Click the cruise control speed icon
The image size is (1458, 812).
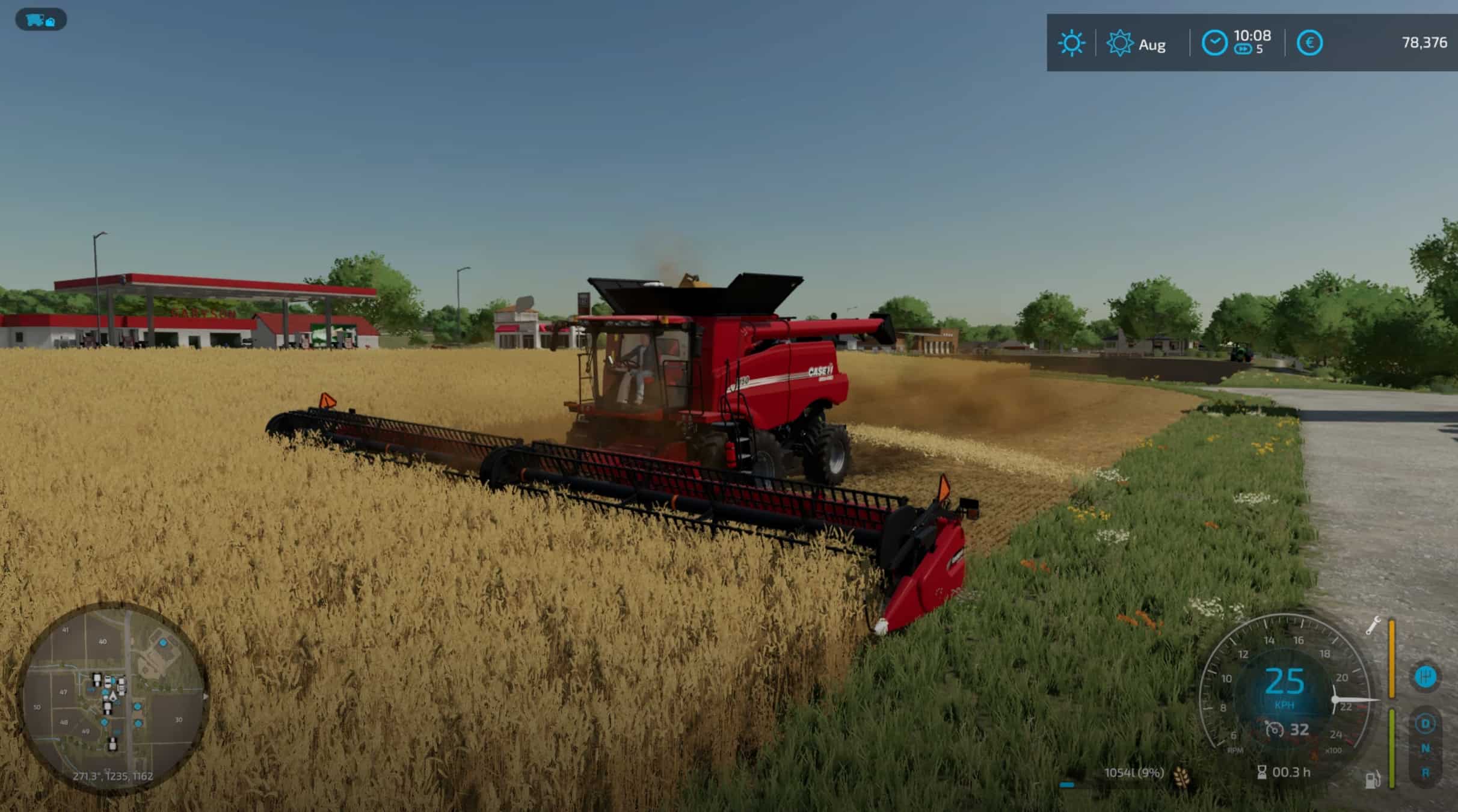pyautogui.click(x=1273, y=730)
